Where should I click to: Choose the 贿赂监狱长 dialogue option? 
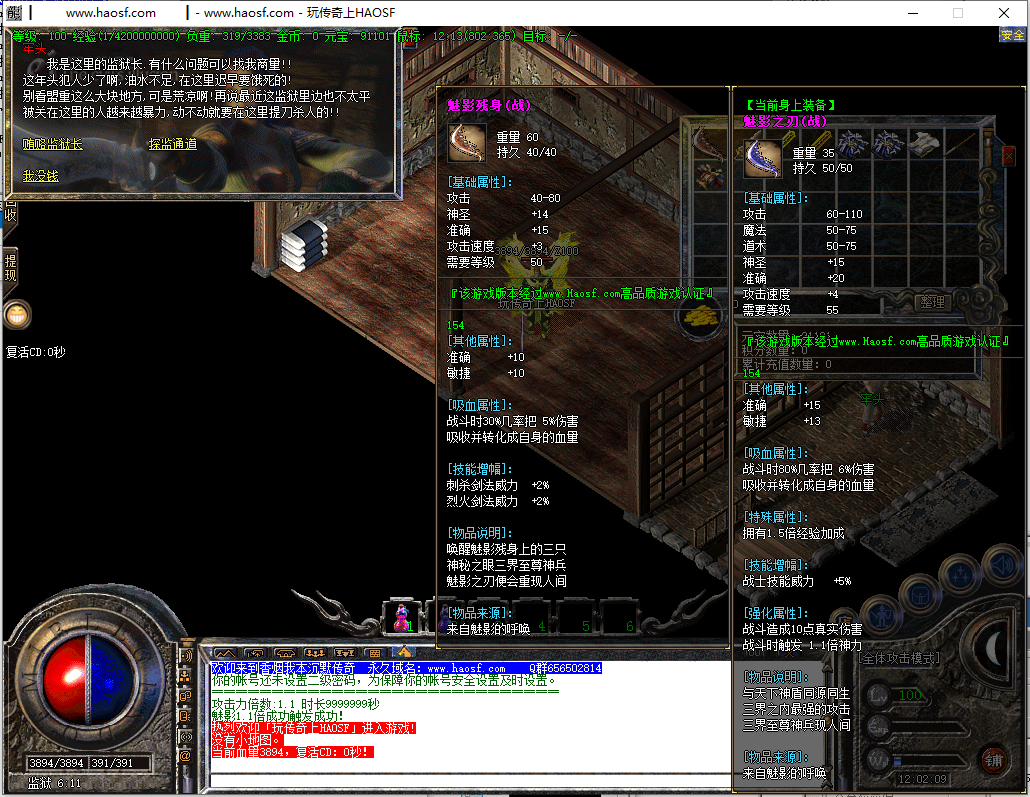[52, 144]
